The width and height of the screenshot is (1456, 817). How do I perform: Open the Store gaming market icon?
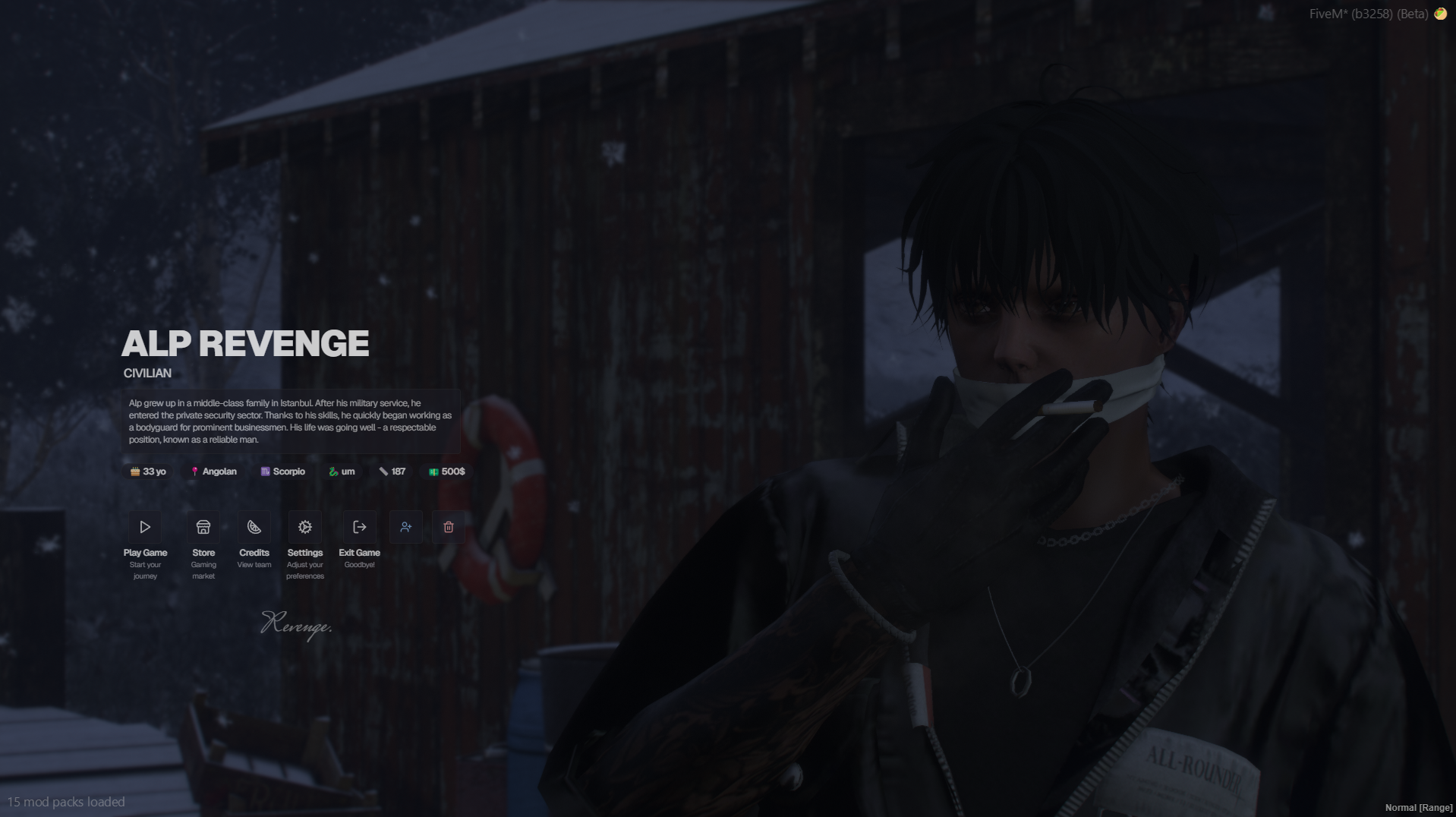coord(203,527)
